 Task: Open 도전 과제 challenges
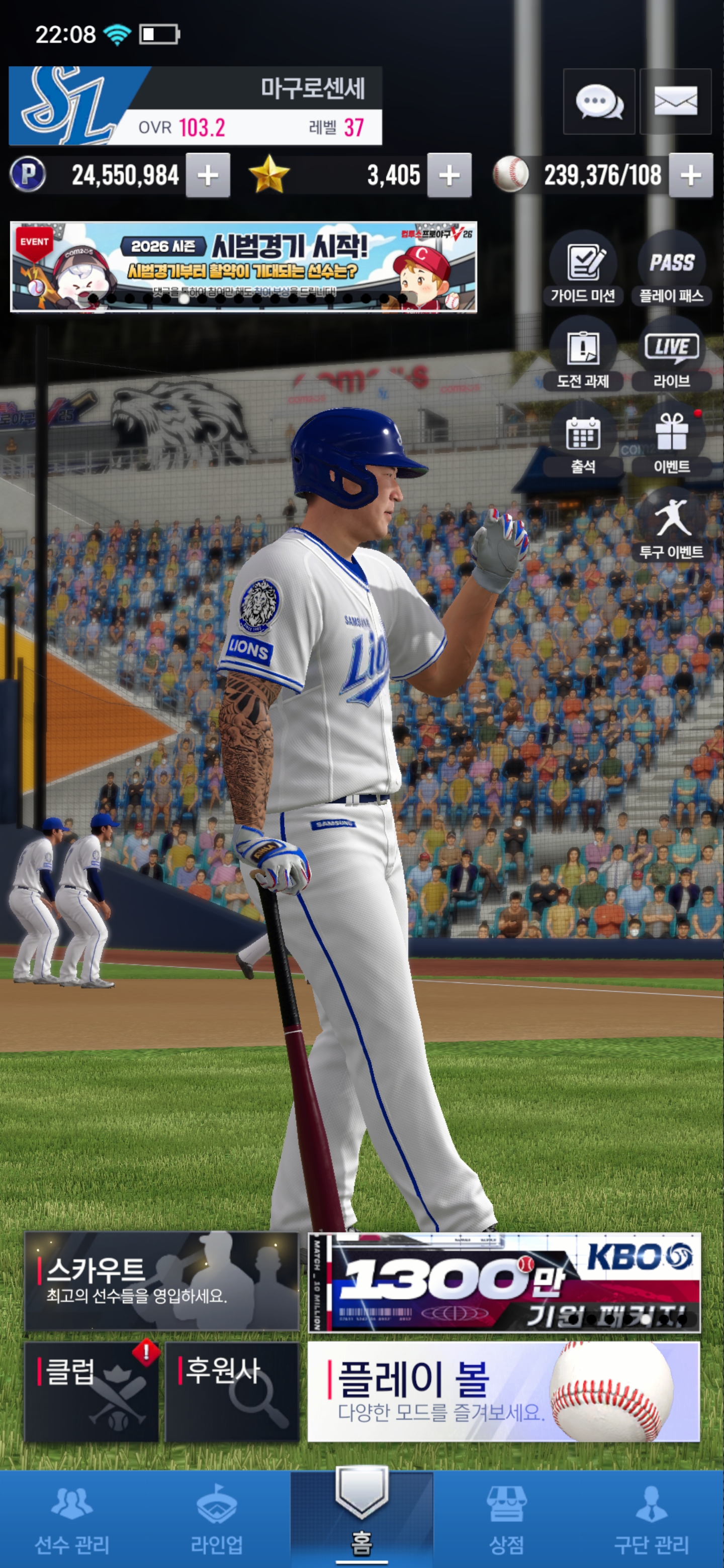pos(583,354)
